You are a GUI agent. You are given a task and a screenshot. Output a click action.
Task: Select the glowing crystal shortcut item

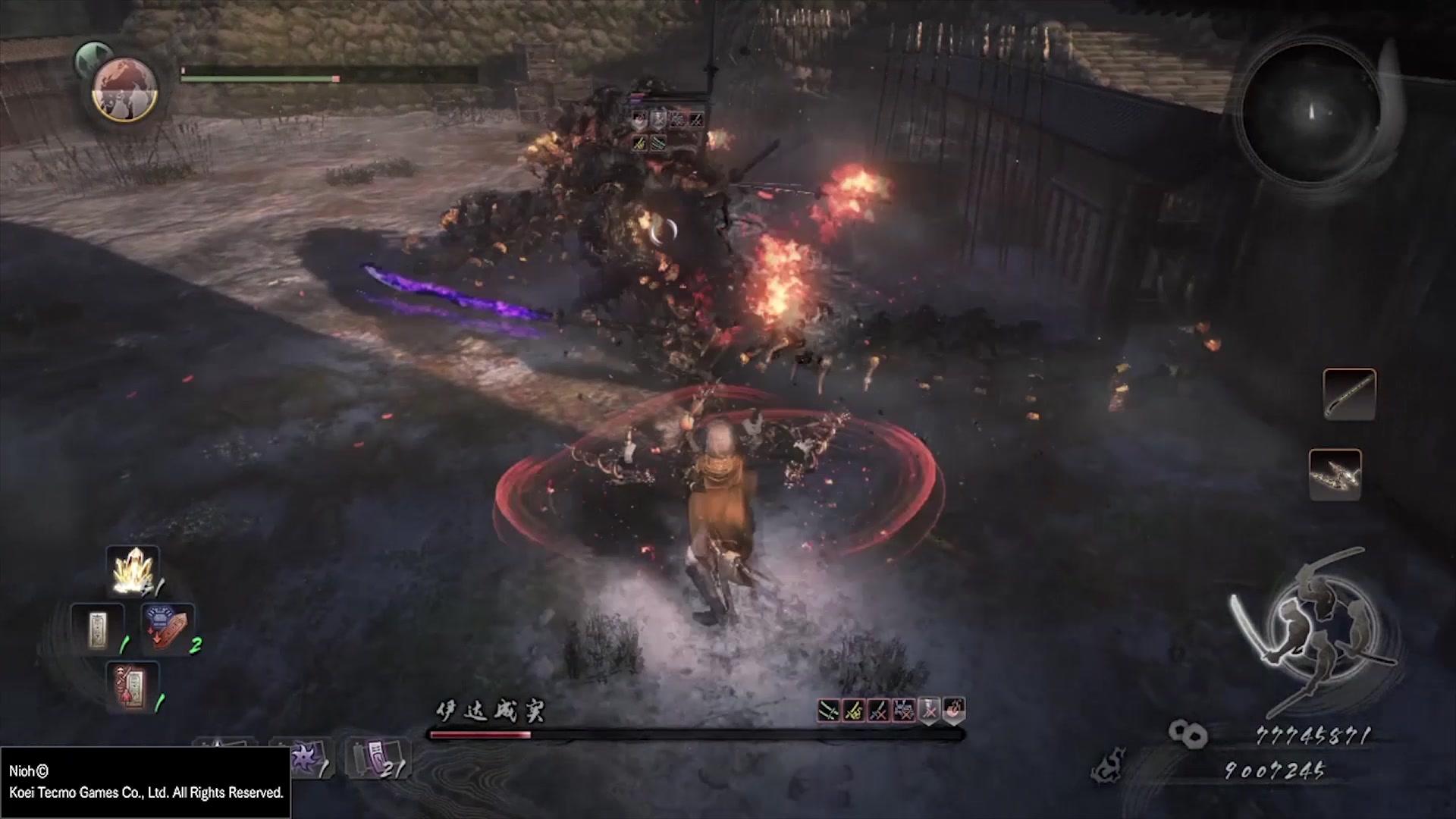(133, 571)
